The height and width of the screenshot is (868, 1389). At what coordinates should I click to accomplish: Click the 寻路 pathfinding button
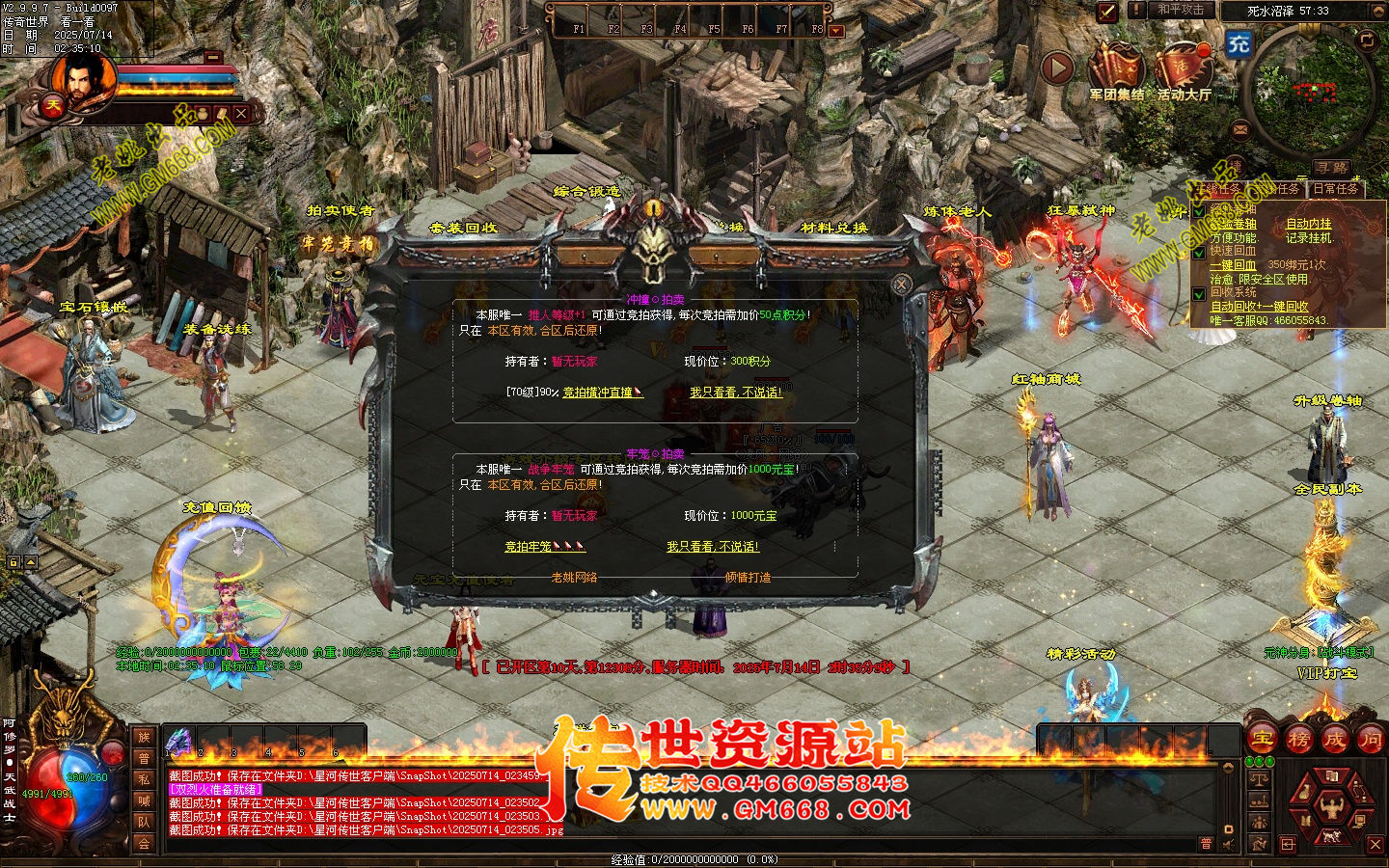pos(1333,168)
